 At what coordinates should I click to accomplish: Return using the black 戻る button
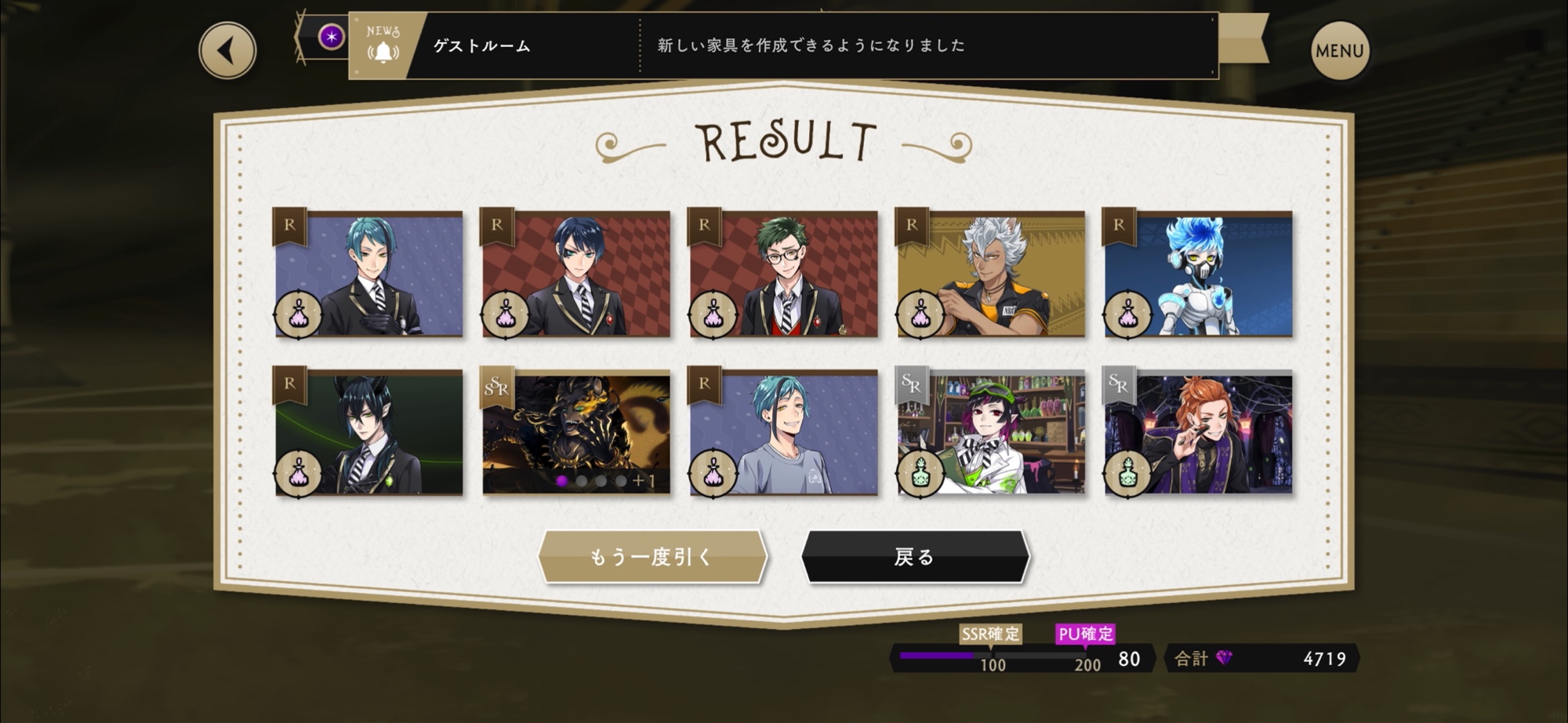click(914, 557)
